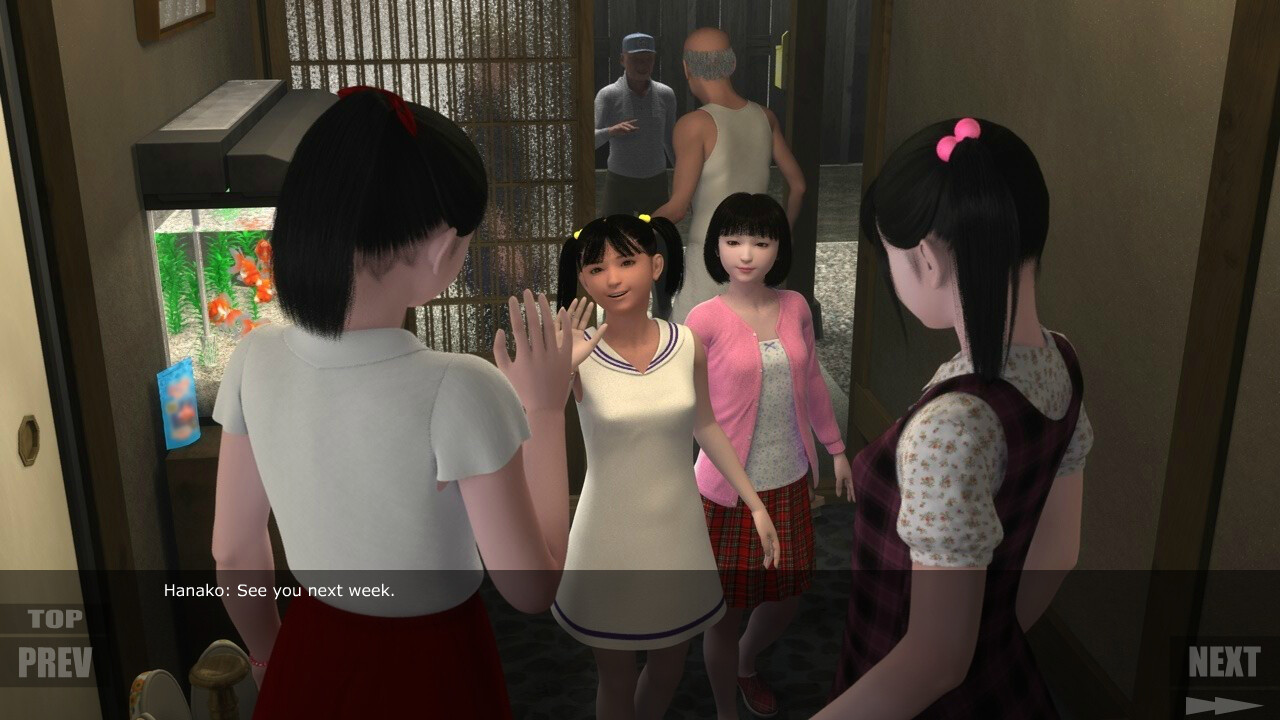
Task: Click the slippers near the bottom of screen
Action: (215, 690)
